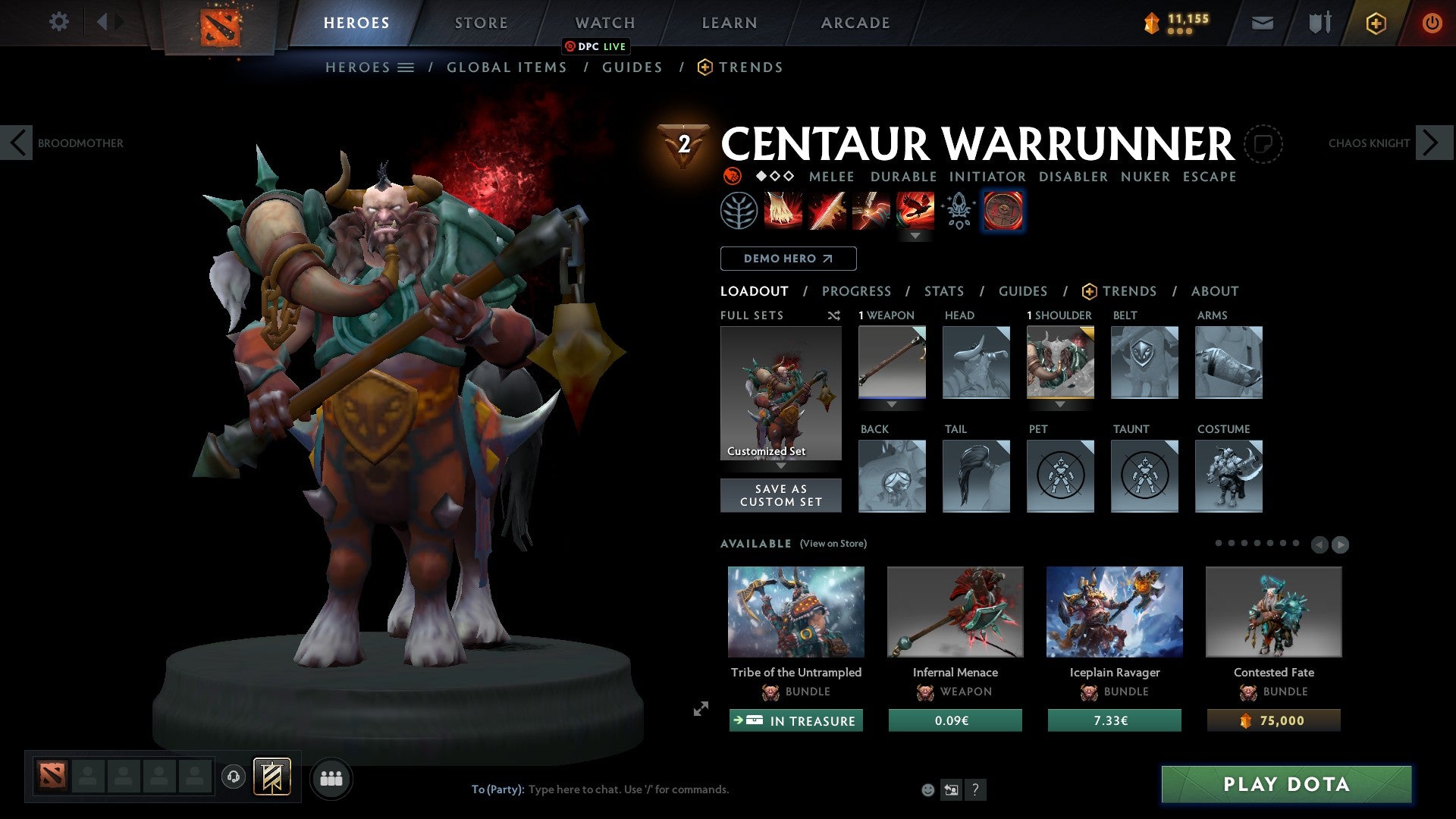This screenshot has height=819, width=1456.
Task: Open the messages envelope icon
Action: coord(1263,23)
